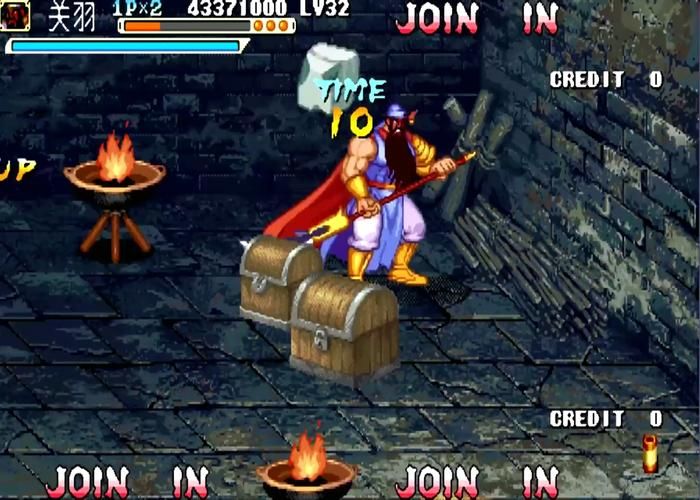Click the Guan Yu character portrait
Screen dimensions: 700x500
click(x=15, y=15)
